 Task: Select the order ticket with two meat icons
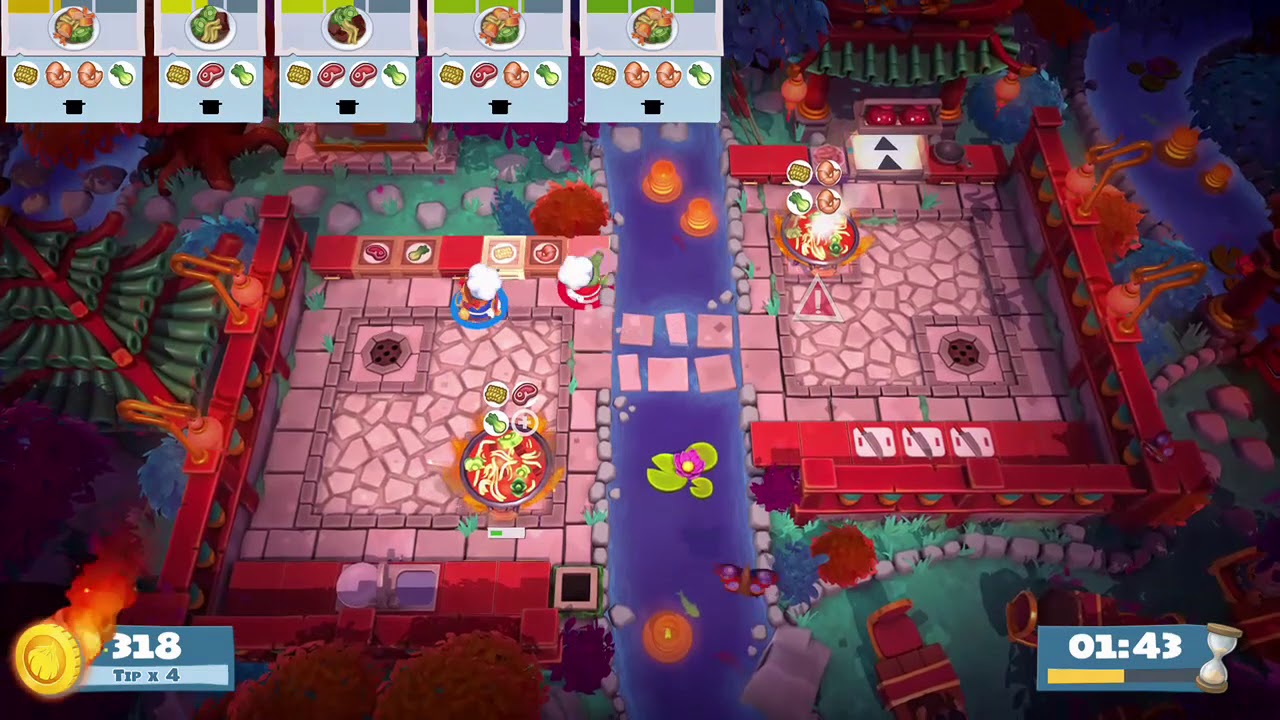click(346, 62)
